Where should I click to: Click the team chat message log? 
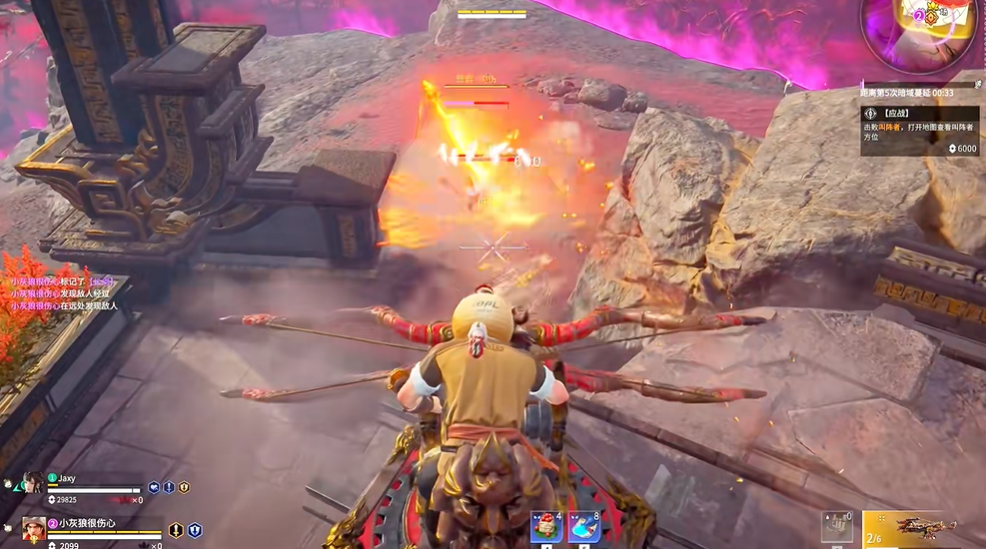[65, 294]
